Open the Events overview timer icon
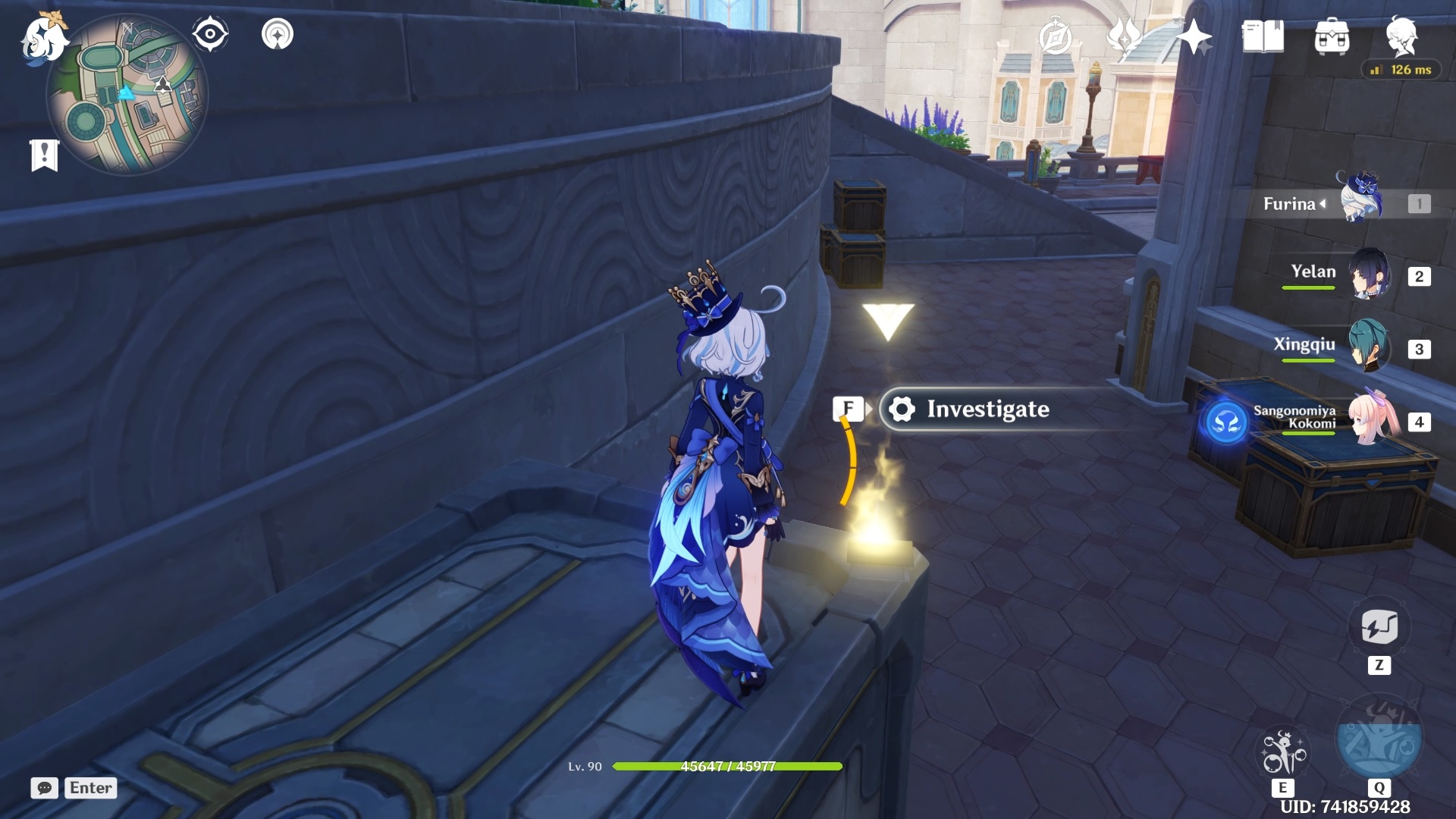This screenshot has height=819, width=1456. 1053,36
